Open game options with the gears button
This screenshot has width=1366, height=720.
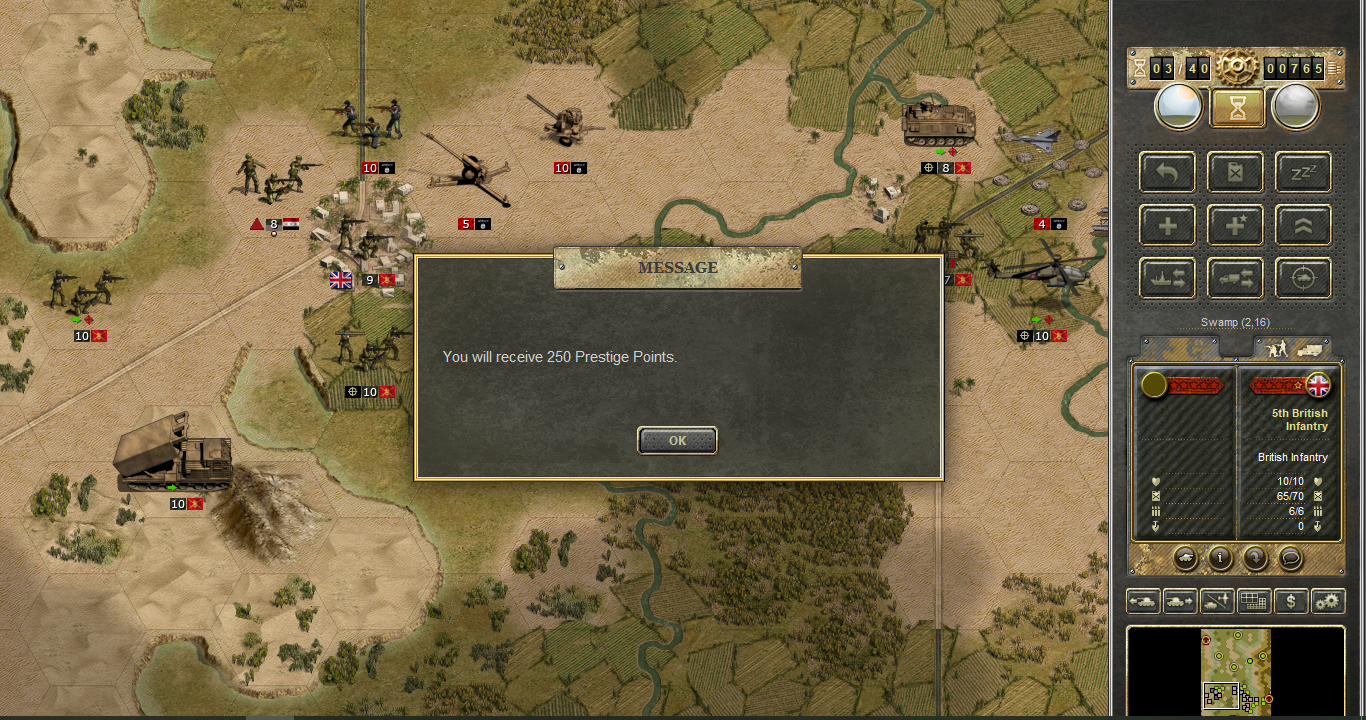(1328, 601)
